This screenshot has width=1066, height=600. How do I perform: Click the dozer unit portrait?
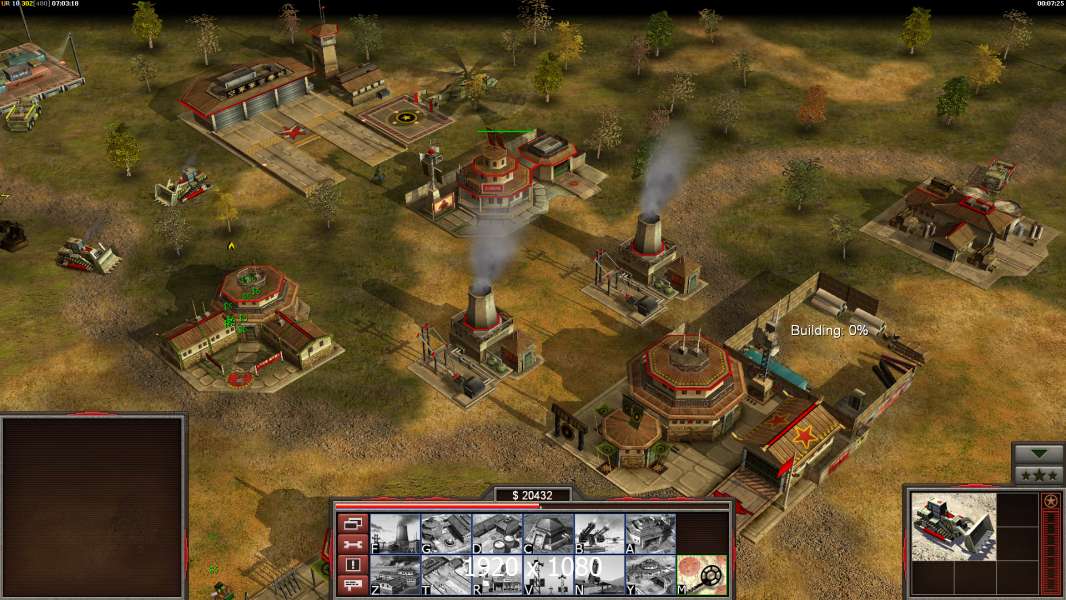click(953, 526)
